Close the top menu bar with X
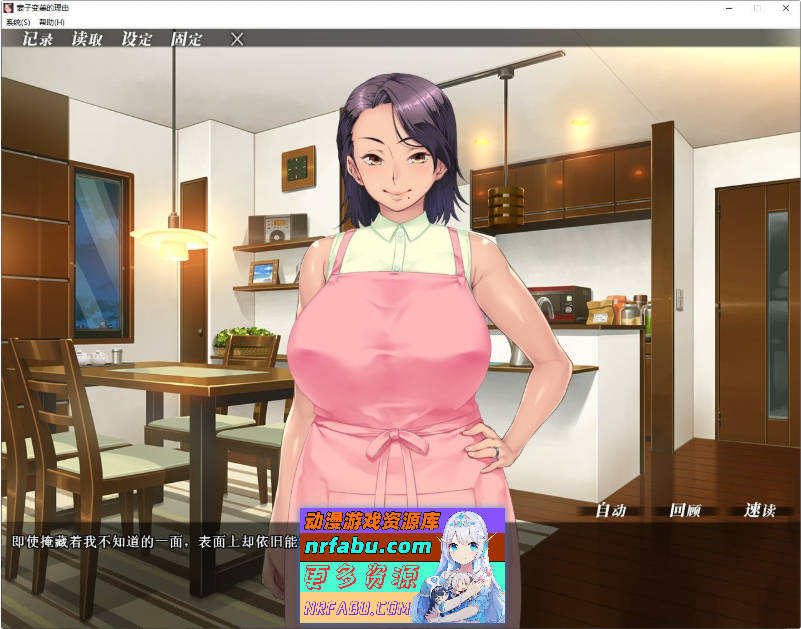Image resolution: width=801 pixels, height=629 pixels. point(237,39)
